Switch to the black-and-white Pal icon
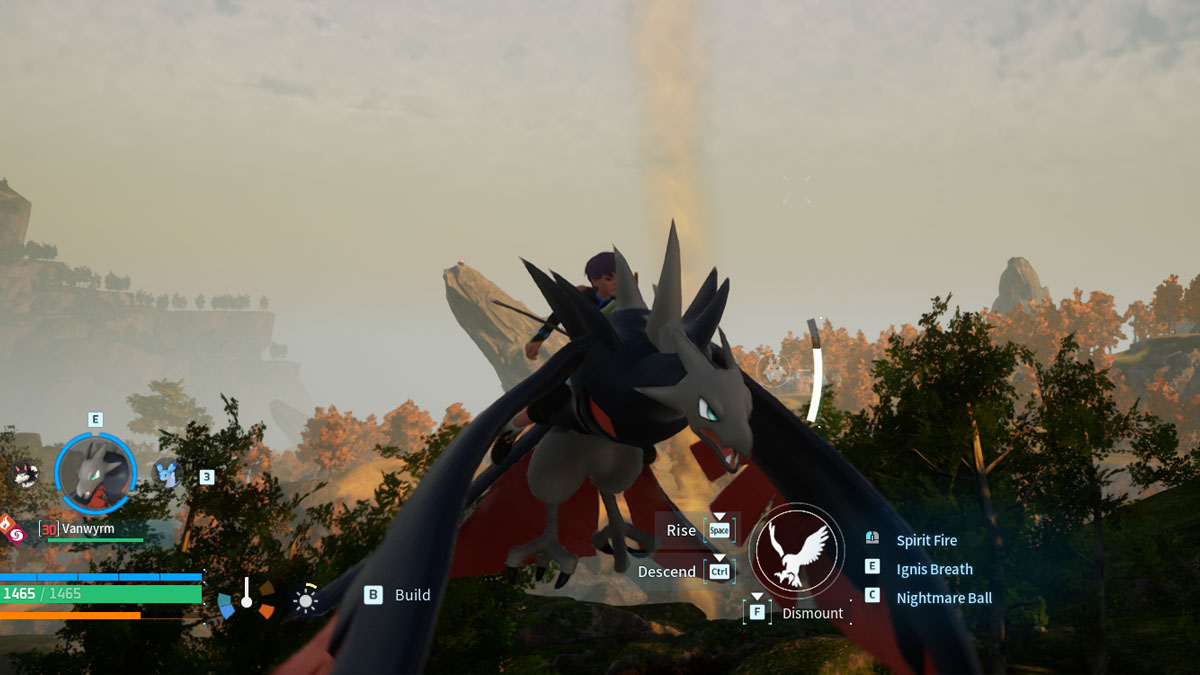Screen dimensions: 1200x675 click(x=23, y=474)
